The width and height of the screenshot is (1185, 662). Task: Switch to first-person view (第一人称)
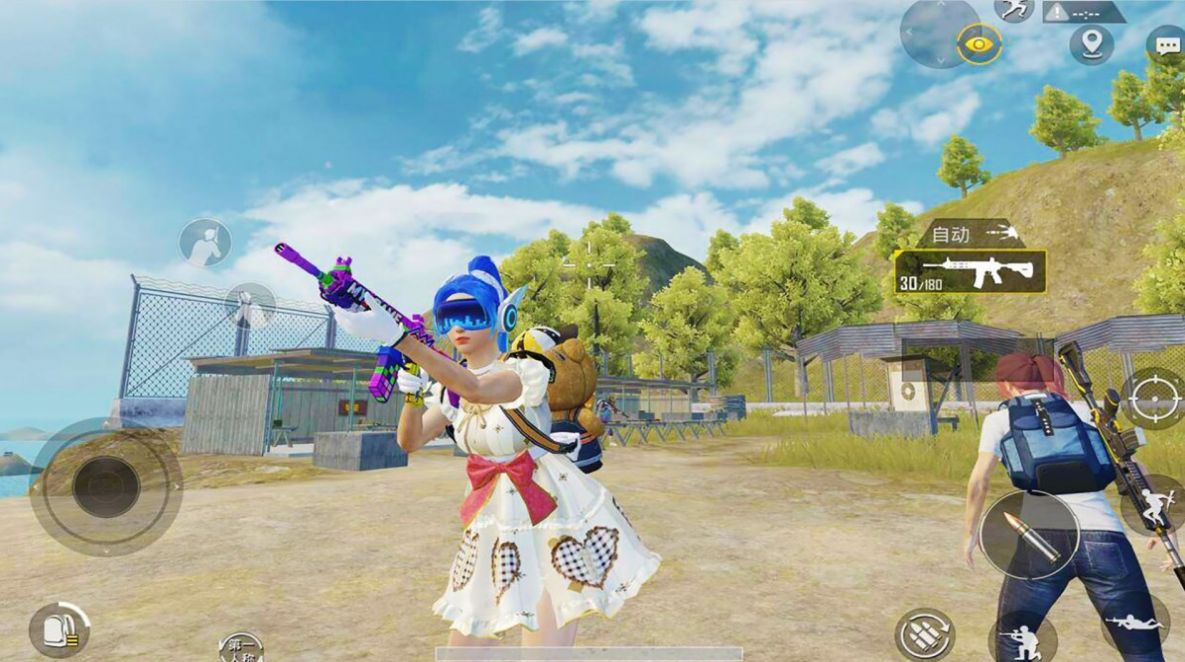240,646
